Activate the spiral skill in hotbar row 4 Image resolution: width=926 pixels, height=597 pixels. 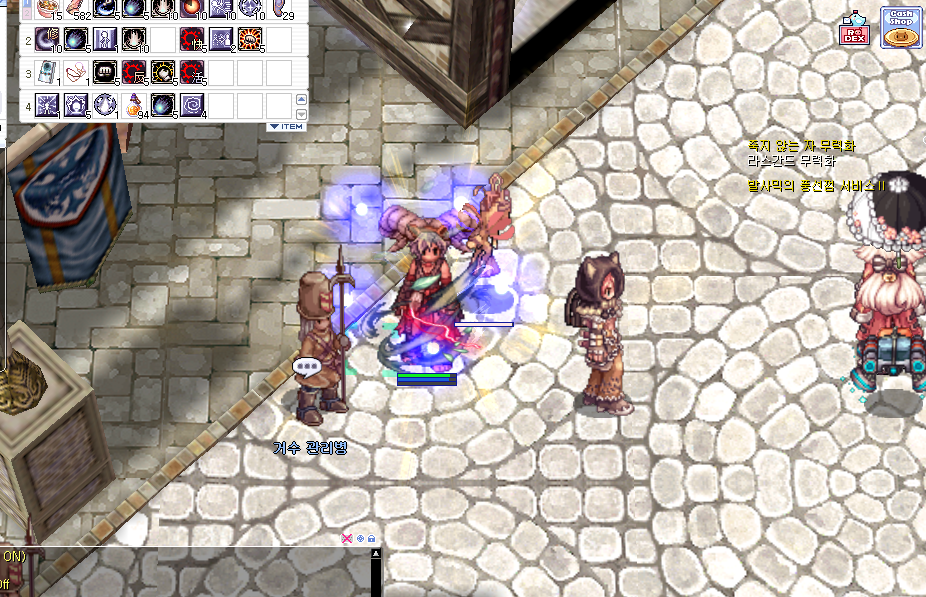[192, 105]
